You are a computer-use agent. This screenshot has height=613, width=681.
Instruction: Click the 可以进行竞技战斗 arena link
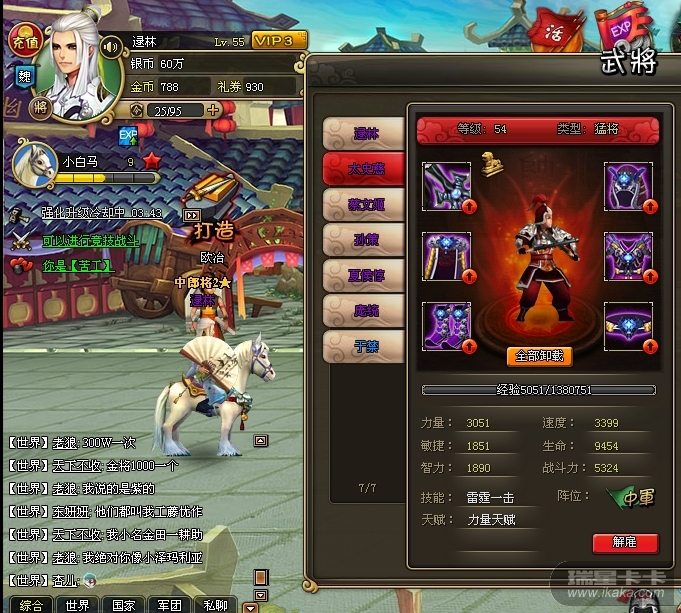pos(90,241)
